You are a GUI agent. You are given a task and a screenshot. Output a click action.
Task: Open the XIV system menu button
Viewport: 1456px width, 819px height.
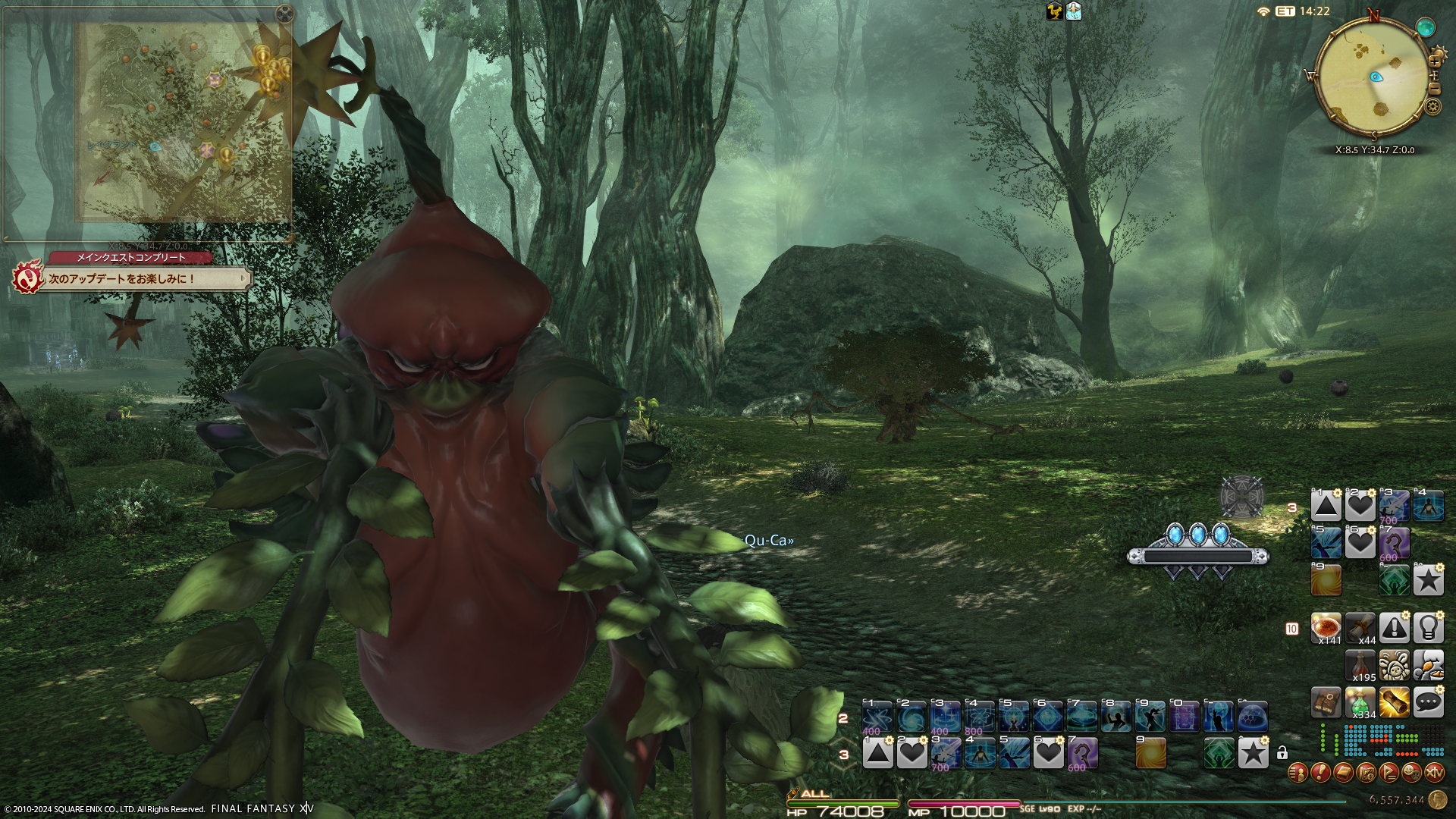(1434, 773)
